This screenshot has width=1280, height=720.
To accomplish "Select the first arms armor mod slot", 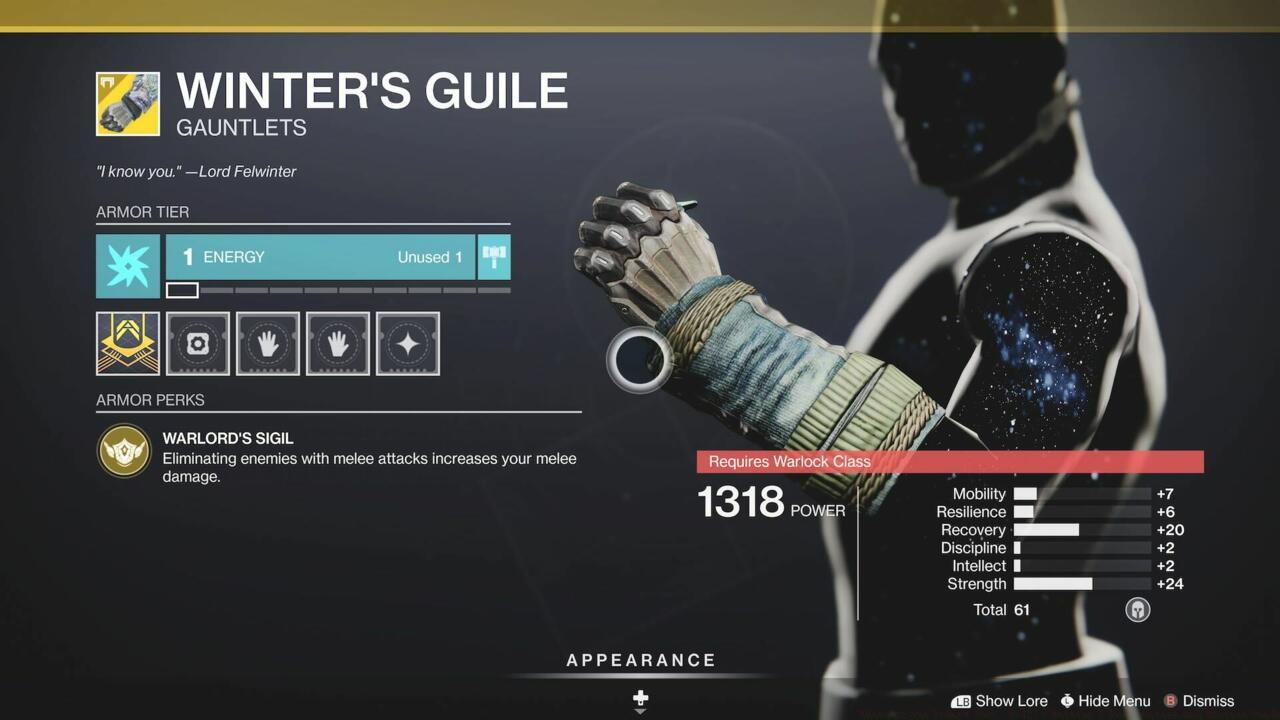I will [267, 343].
